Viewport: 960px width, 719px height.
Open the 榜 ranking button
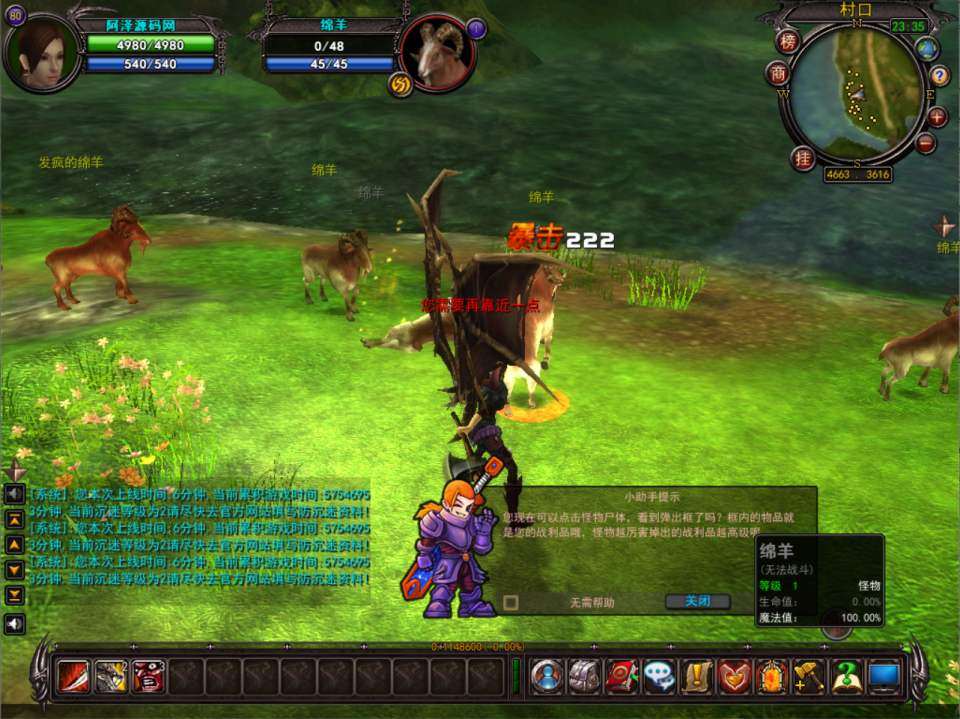click(x=789, y=42)
